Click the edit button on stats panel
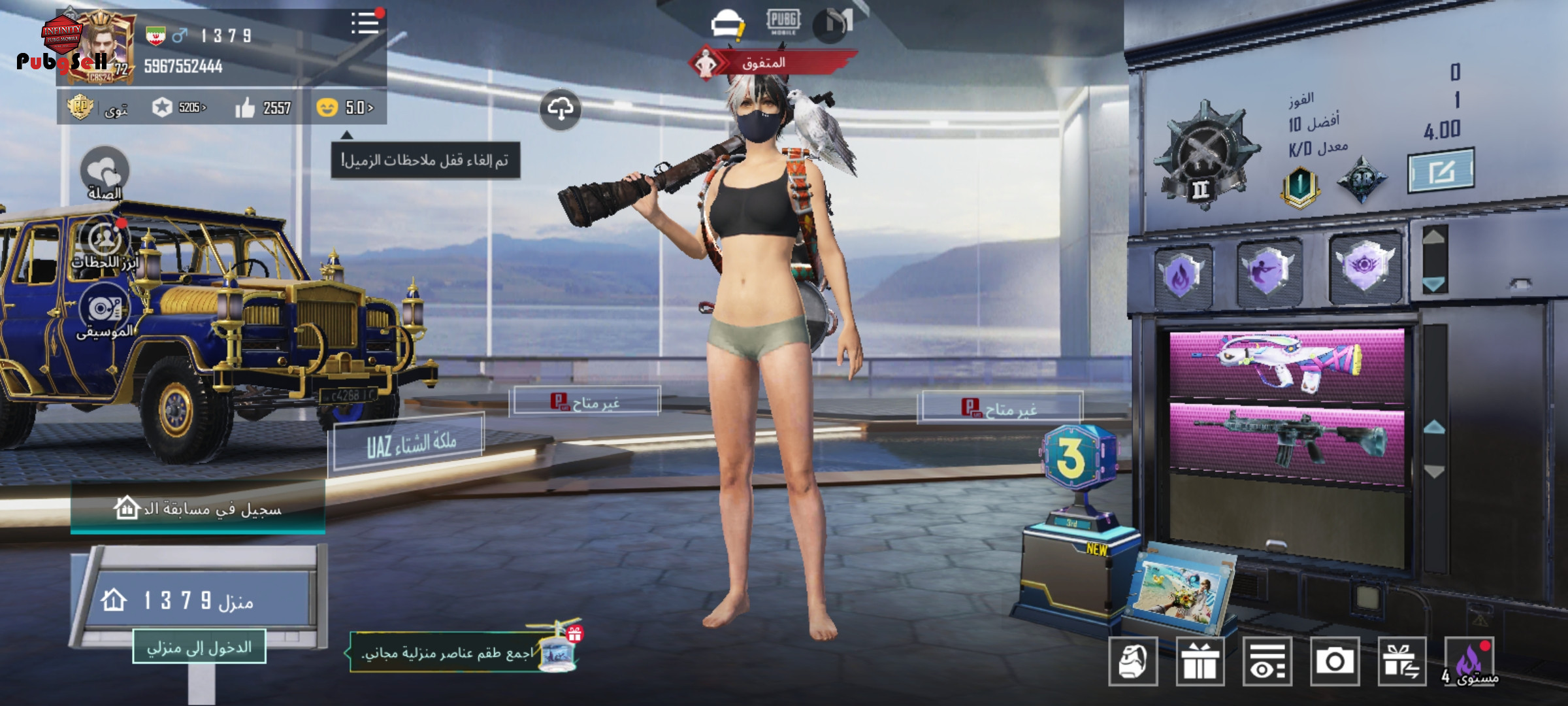Viewport: 1568px width, 706px height. (x=1441, y=171)
